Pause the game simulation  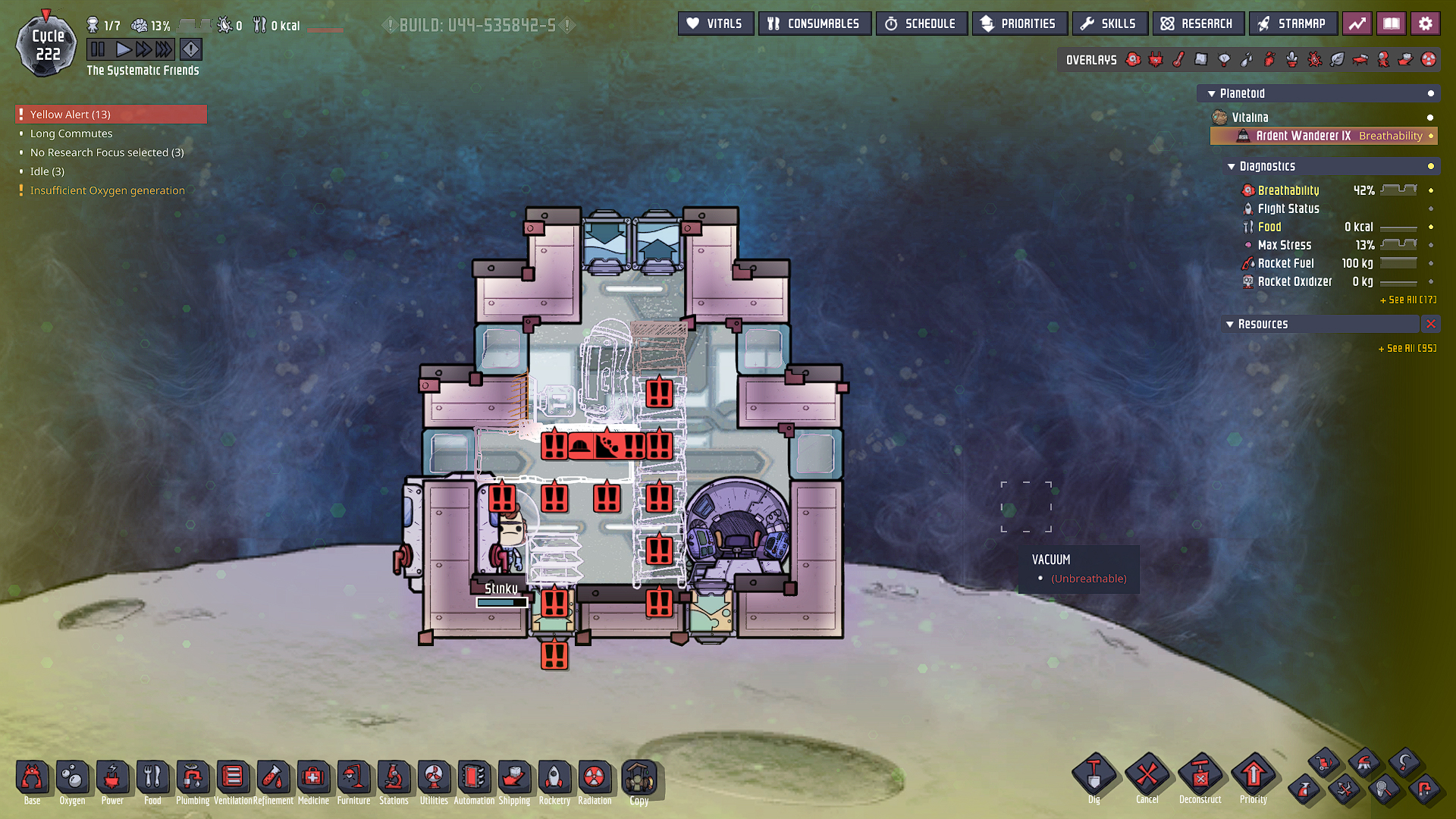[98, 50]
